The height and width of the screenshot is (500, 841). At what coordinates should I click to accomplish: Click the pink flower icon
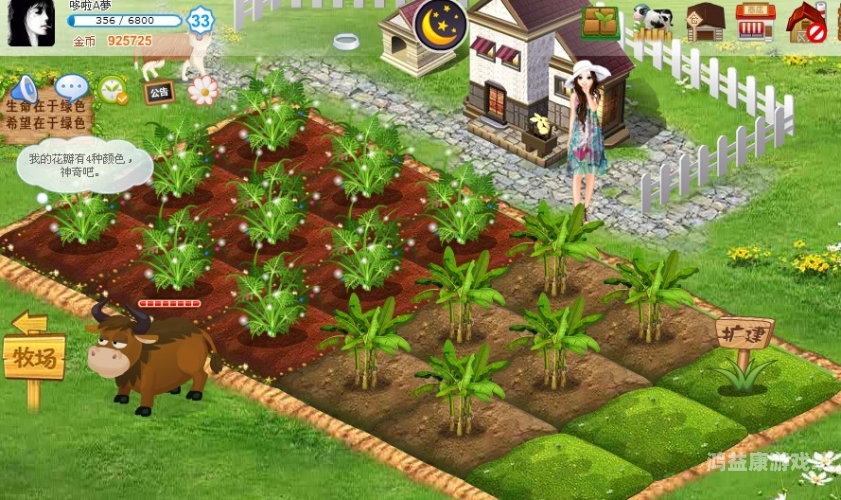pyautogui.click(x=203, y=90)
